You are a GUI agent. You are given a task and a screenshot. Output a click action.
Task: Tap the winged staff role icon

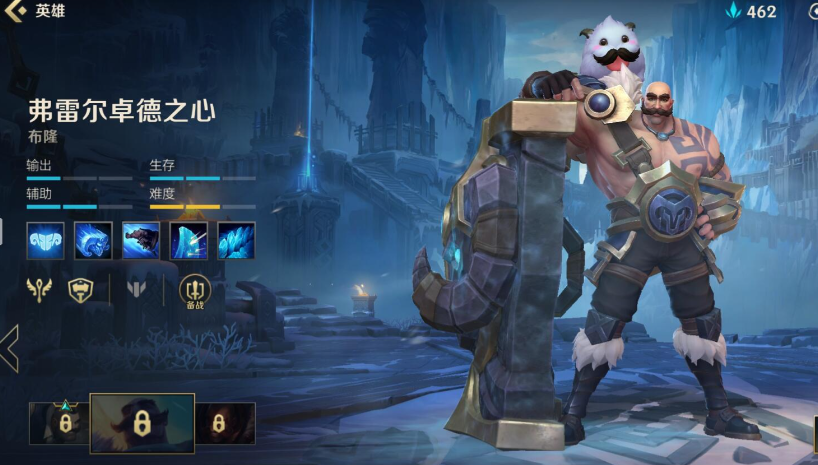(x=39, y=291)
